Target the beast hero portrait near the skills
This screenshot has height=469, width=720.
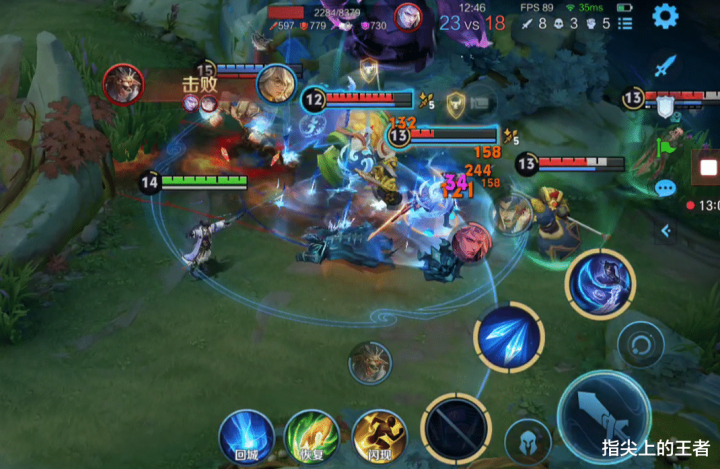pos(370,362)
